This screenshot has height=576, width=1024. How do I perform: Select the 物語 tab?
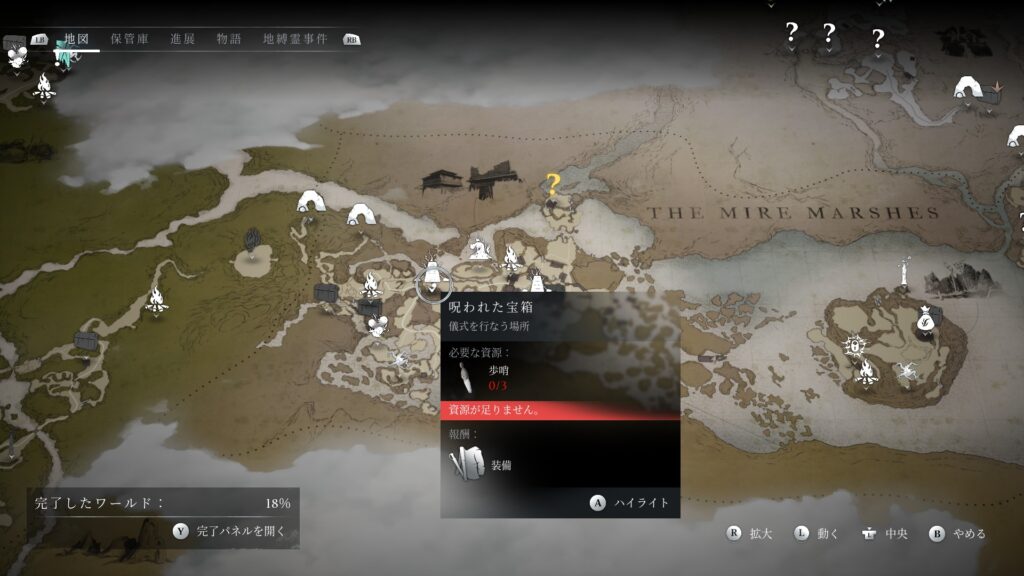[x=229, y=39]
